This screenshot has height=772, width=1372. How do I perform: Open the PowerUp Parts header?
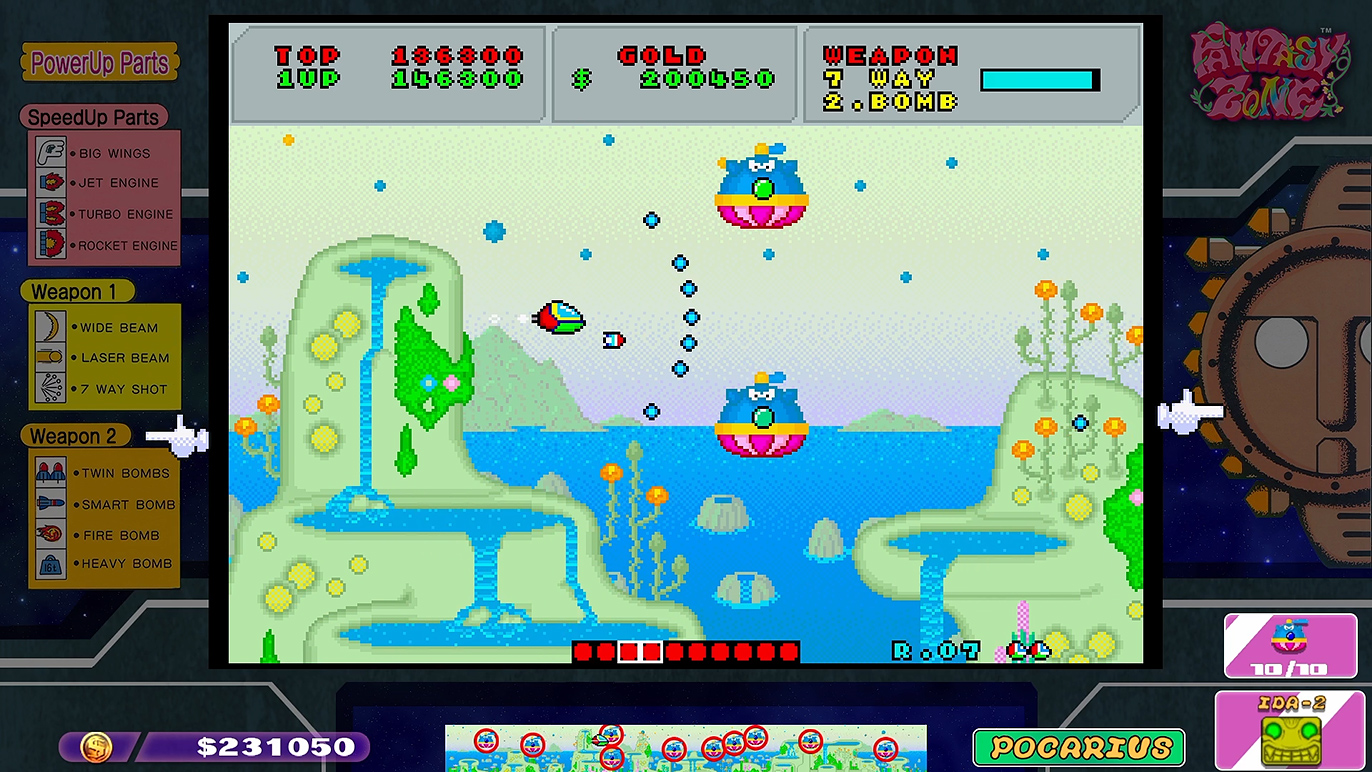[x=100, y=64]
